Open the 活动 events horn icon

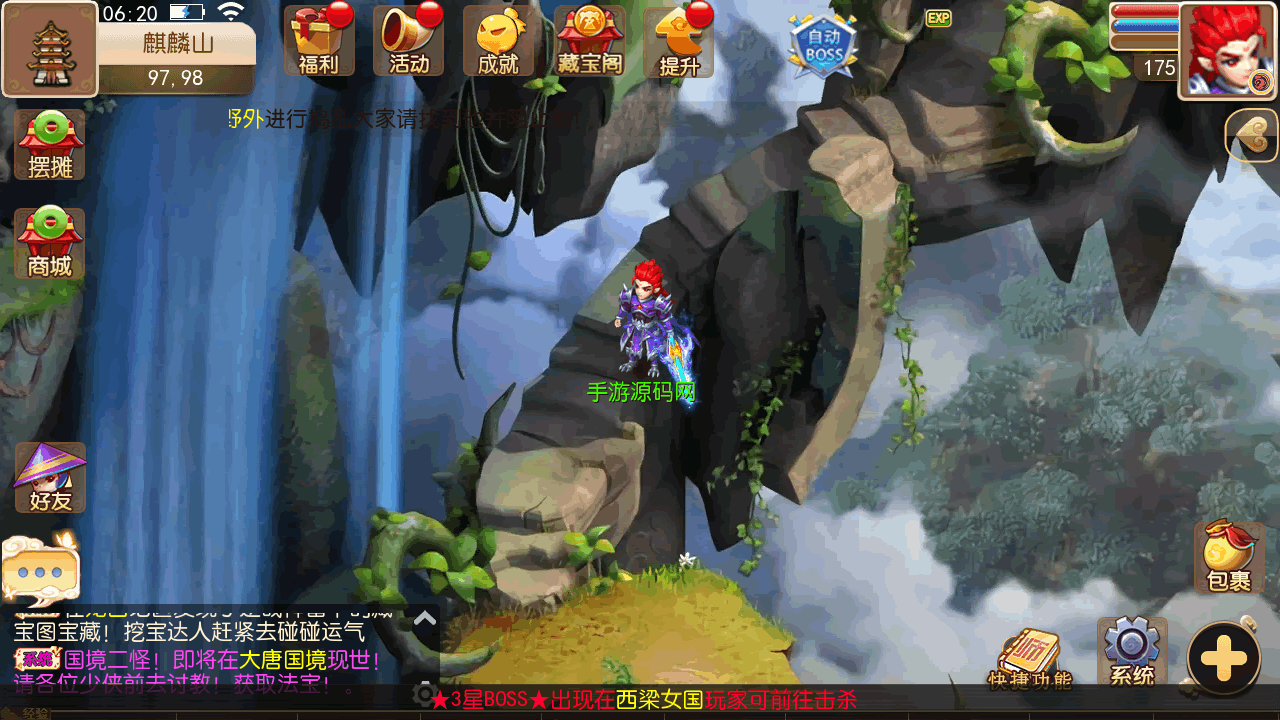(x=409, y=41)
